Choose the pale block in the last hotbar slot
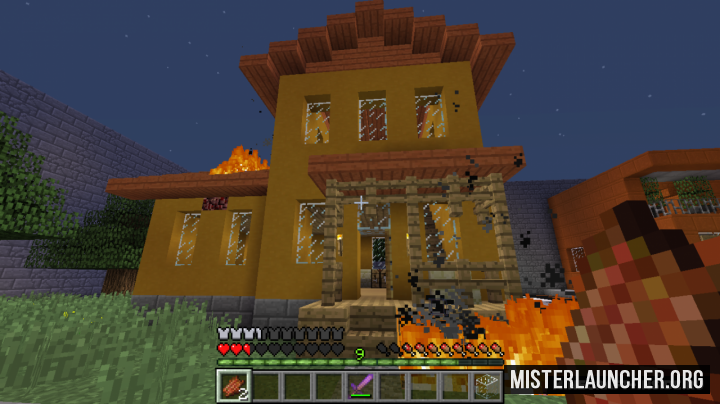Viewport: 720px width, 404px height. tap(488, 385)
